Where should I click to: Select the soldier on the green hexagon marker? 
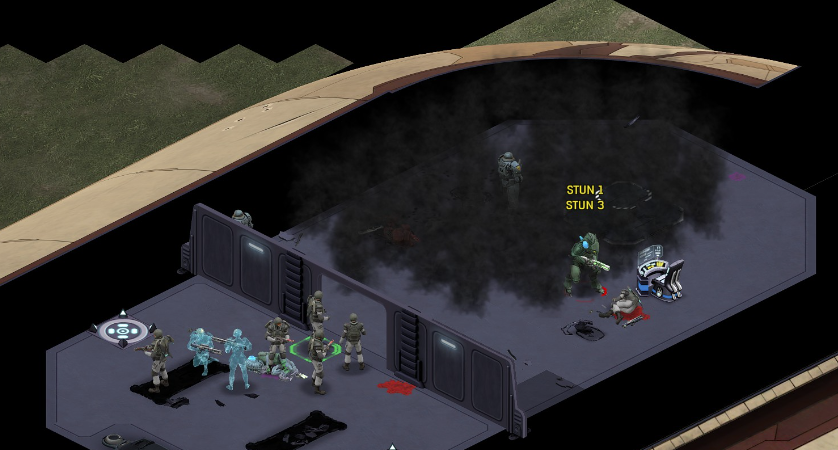[318, 353]
